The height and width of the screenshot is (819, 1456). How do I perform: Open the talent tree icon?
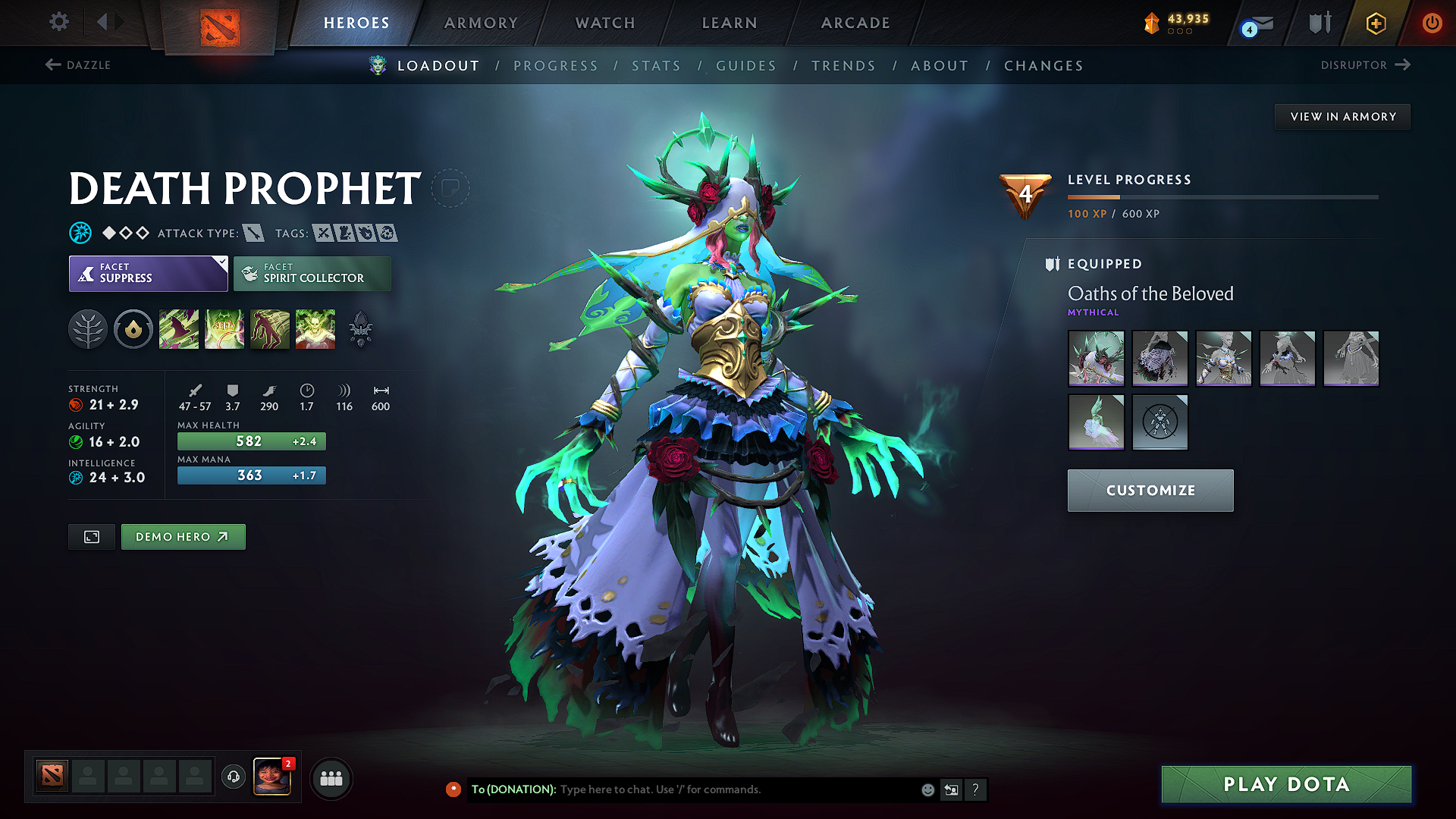[88, 328]
